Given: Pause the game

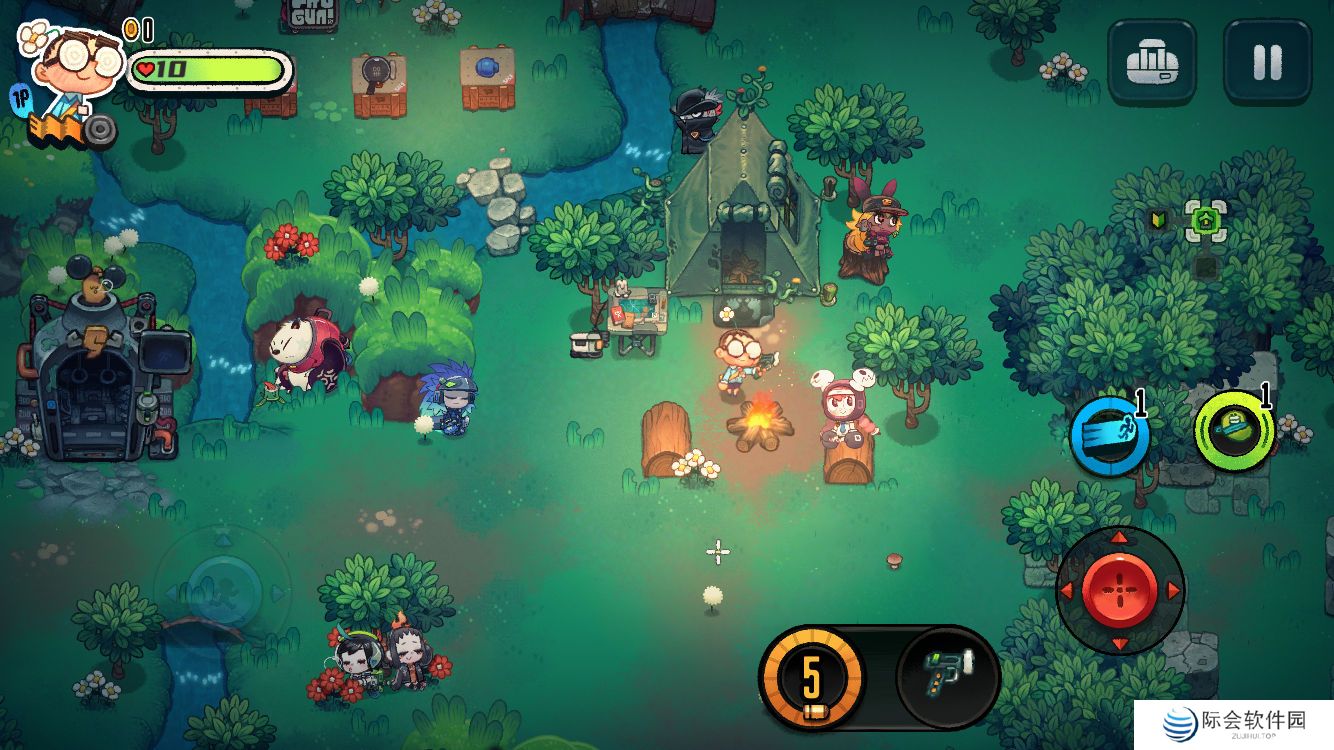Looking at the screenshot, I should click(x=1267, y=62).
